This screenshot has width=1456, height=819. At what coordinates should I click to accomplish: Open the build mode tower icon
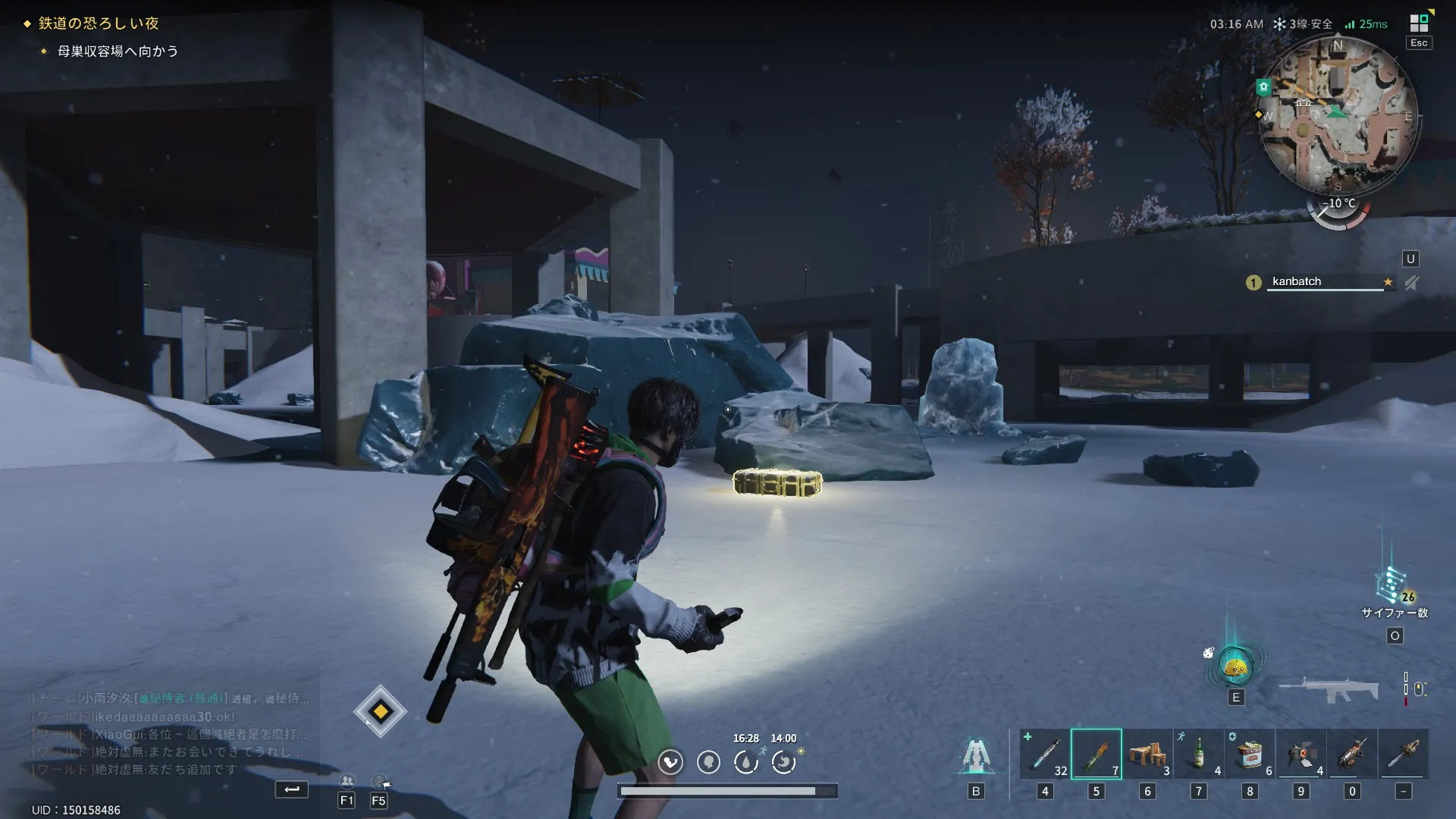pos(976,755)
